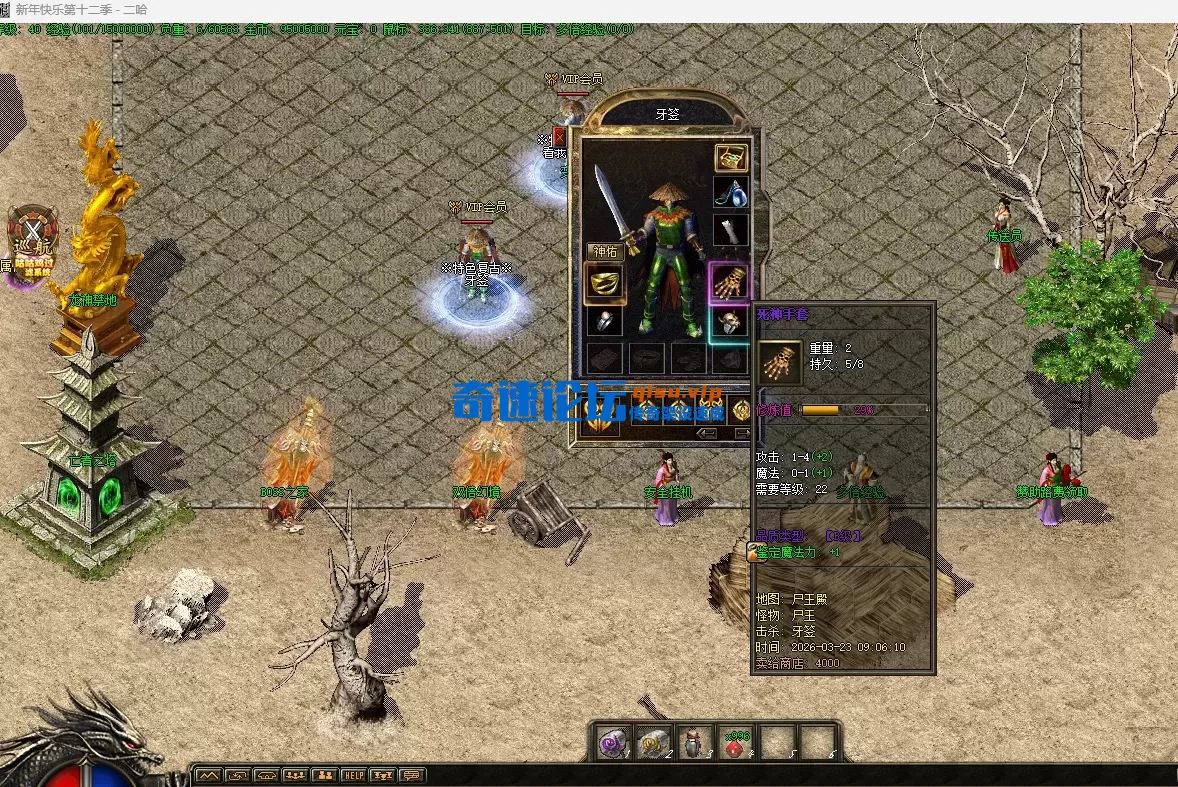Go to previous page with left arrow
This screenshot has height=787, width=1178.
(x=707, y=433)
